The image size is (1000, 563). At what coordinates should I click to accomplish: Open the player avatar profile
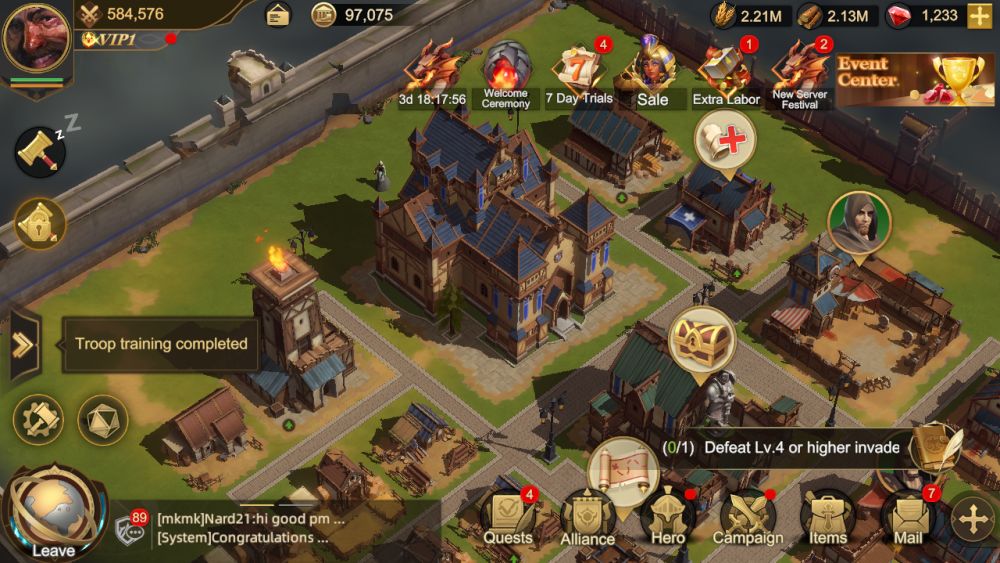pos(36,40)
